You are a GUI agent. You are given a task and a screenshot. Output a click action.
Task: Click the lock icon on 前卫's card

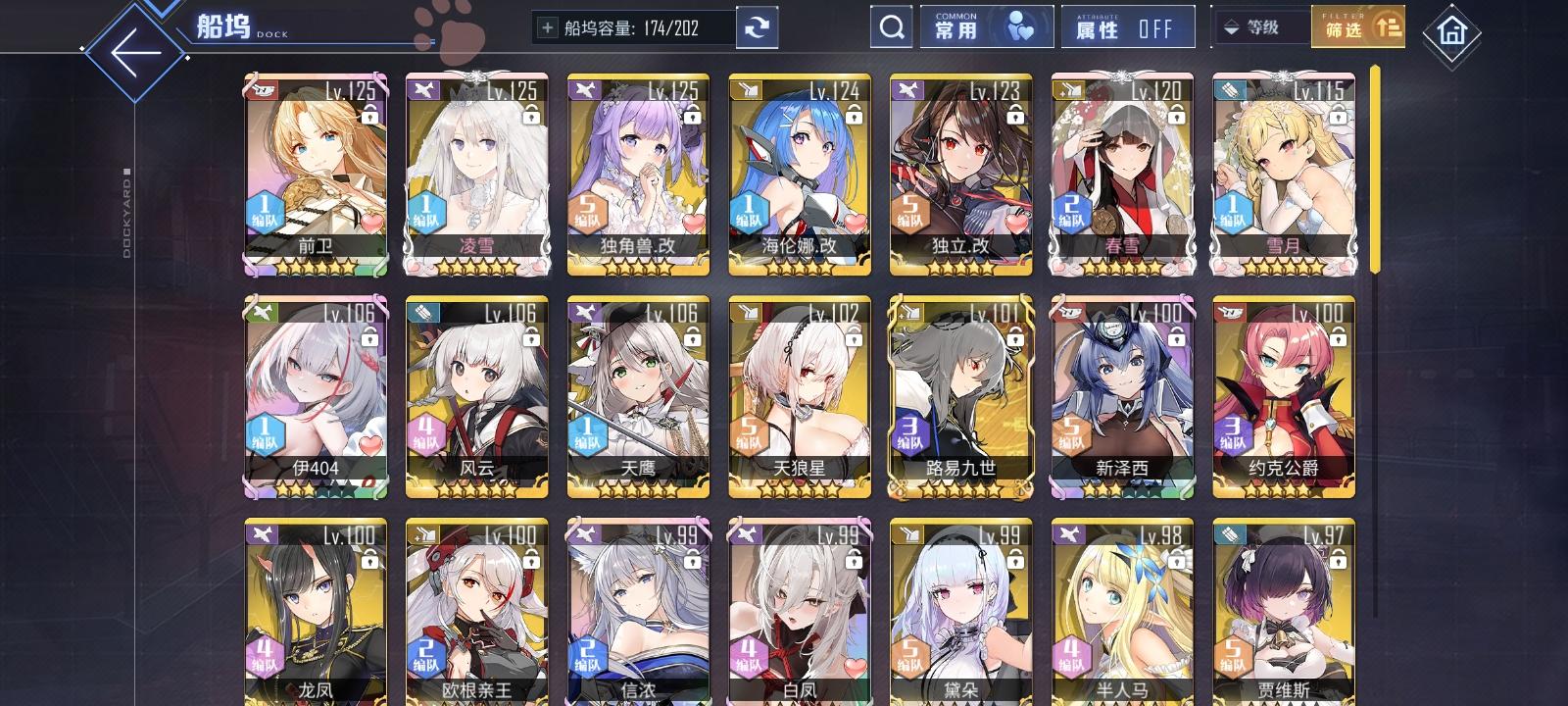pyautogui.click(x=369, y=117)
